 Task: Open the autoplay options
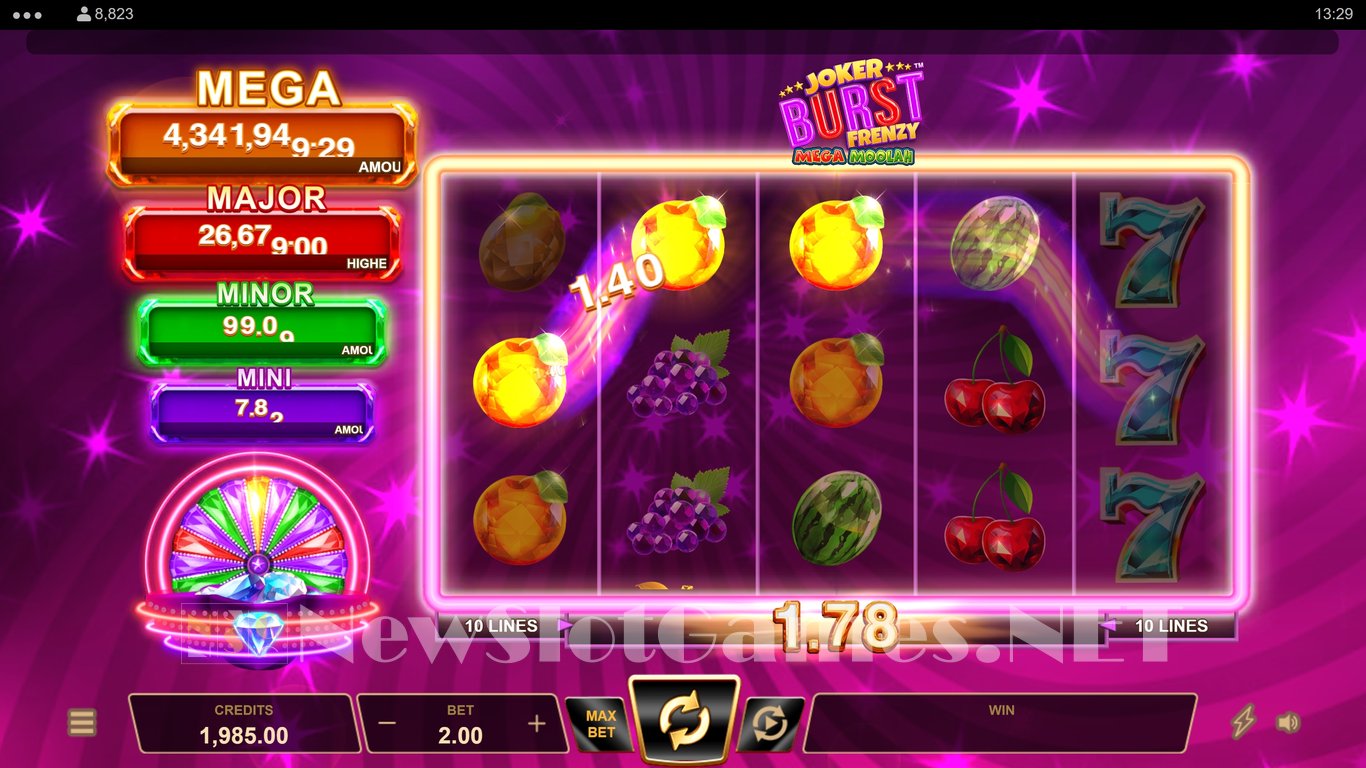770,724
